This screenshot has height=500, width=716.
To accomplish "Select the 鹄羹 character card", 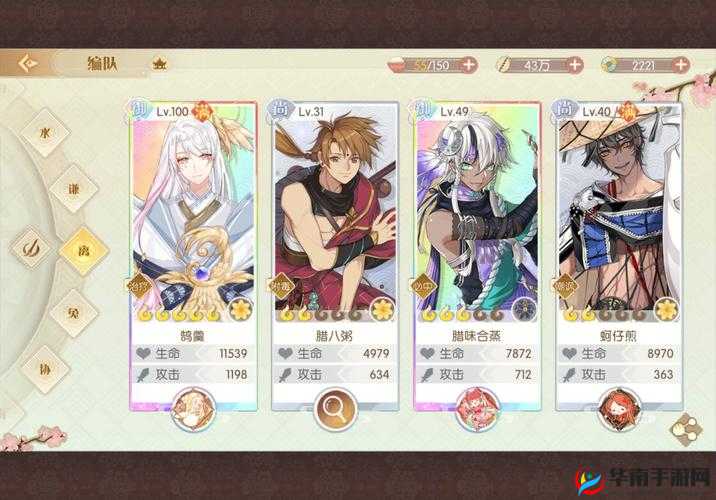I will point(192,230).
